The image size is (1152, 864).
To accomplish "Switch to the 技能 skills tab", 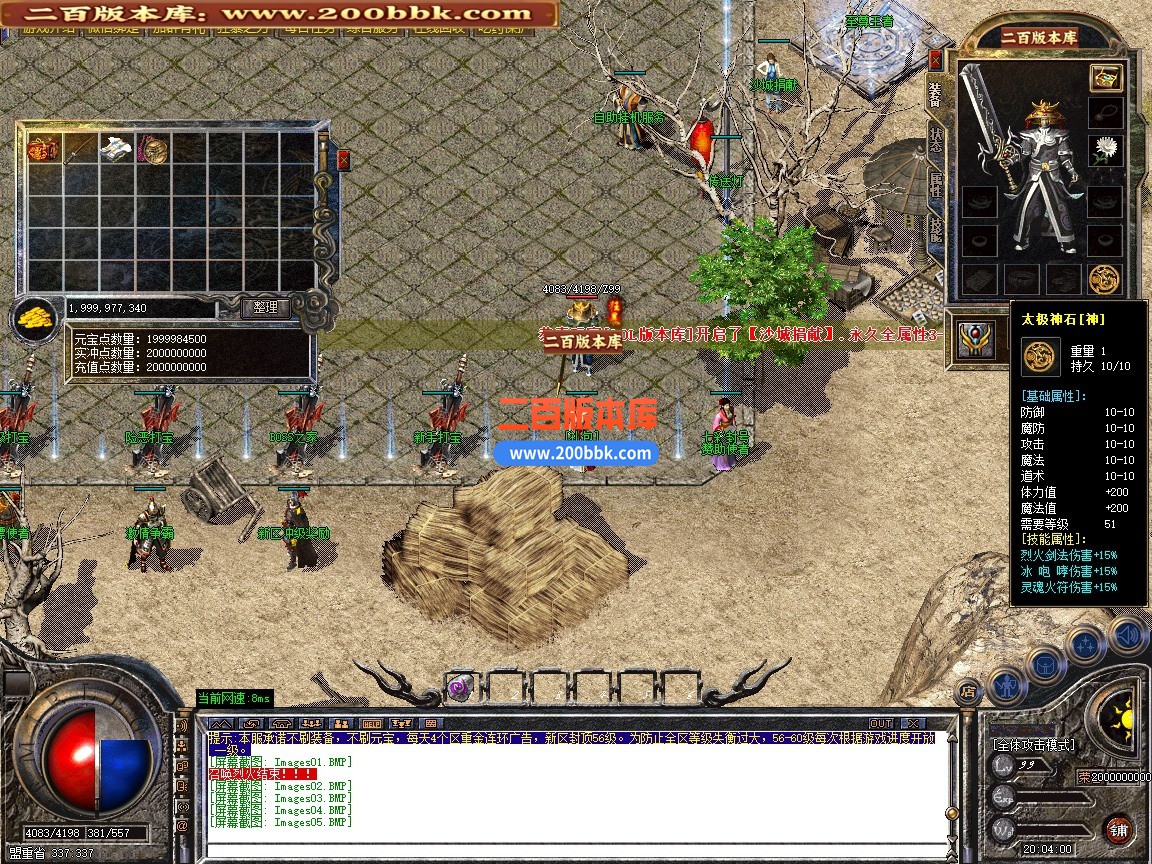I will coord(935,230).
